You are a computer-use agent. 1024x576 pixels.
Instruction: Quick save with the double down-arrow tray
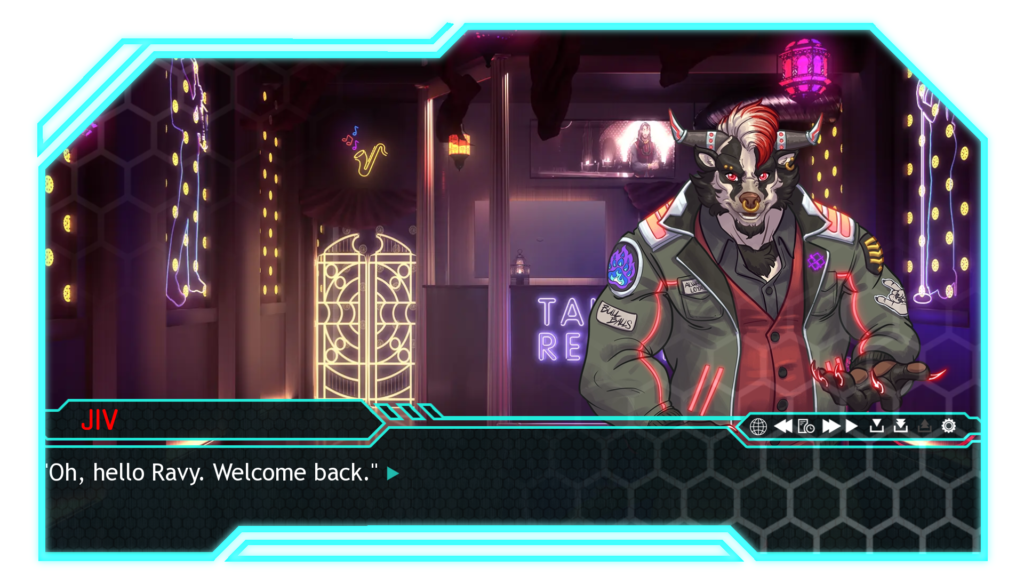tap(901, 426)
